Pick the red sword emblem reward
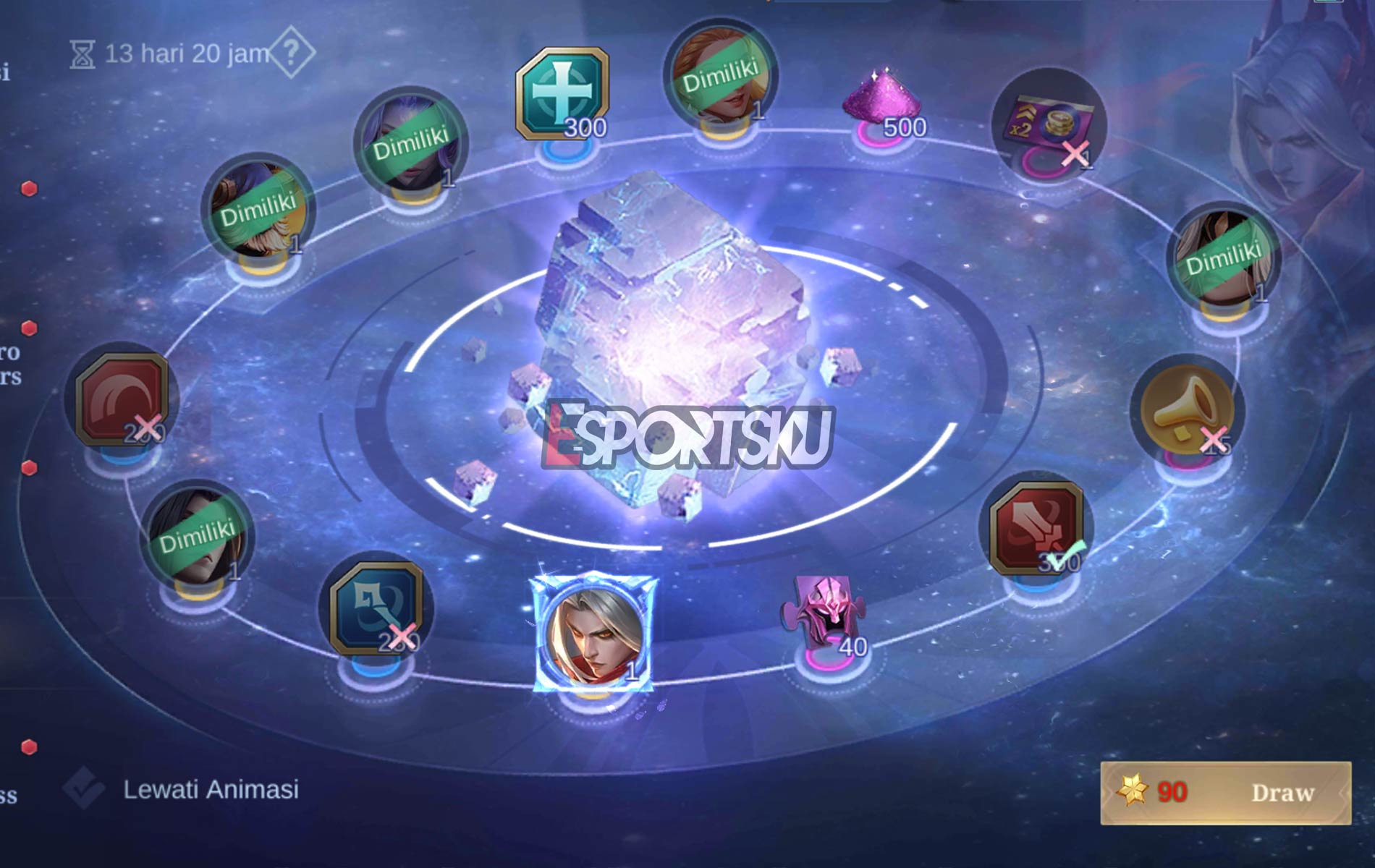The height and width of the screenshot is (868, 1375). [1036, 528]
